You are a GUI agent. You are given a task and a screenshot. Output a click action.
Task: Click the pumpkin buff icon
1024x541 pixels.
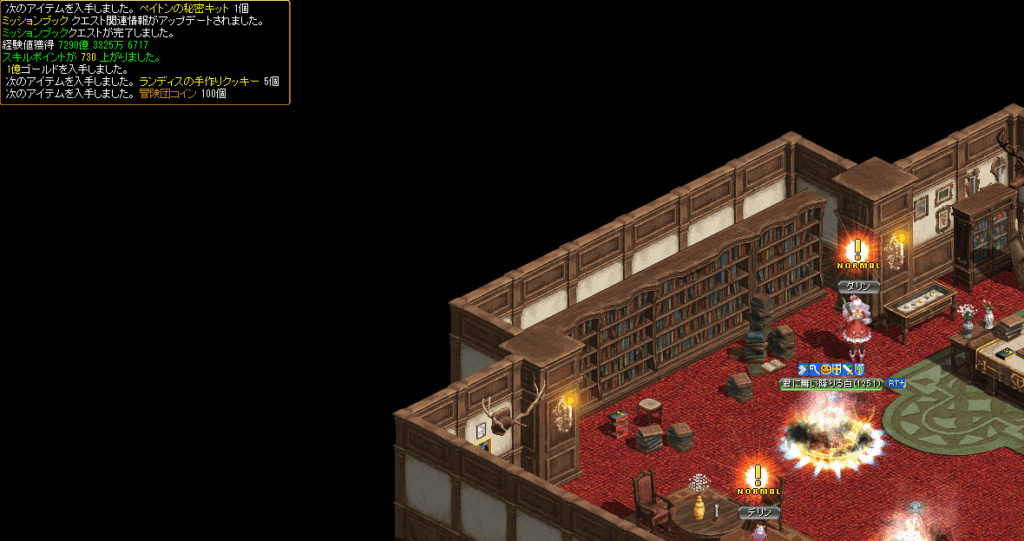(x=825, y=370)
